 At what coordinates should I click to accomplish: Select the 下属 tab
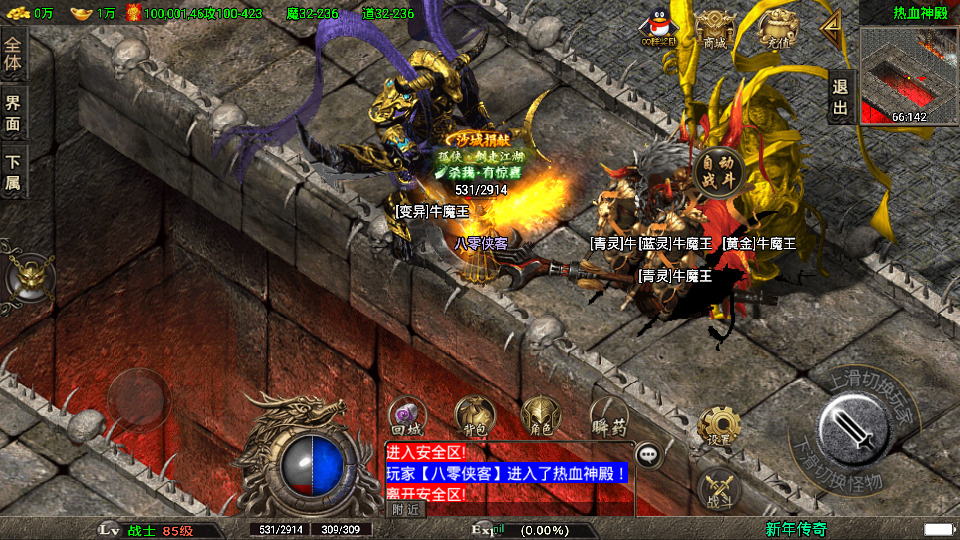click(x=13, y=172)
